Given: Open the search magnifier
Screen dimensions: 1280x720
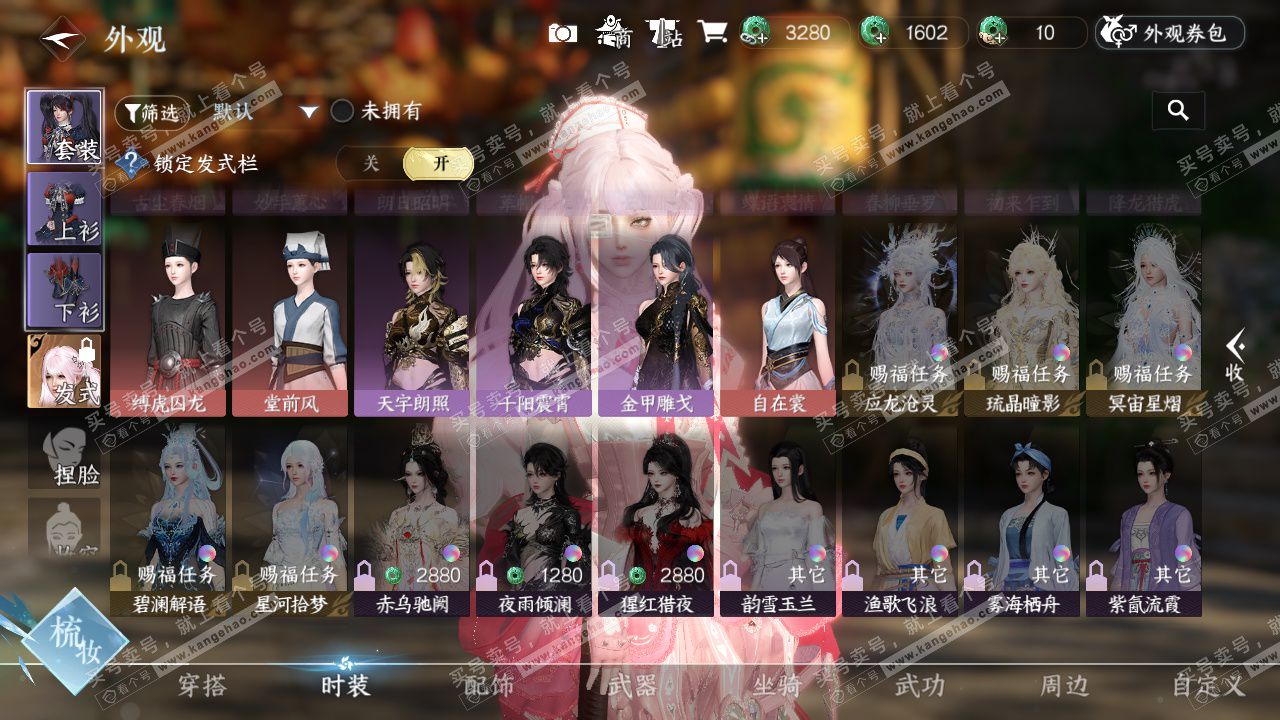Looking at the screenshot, I should tap(1178, 111).
